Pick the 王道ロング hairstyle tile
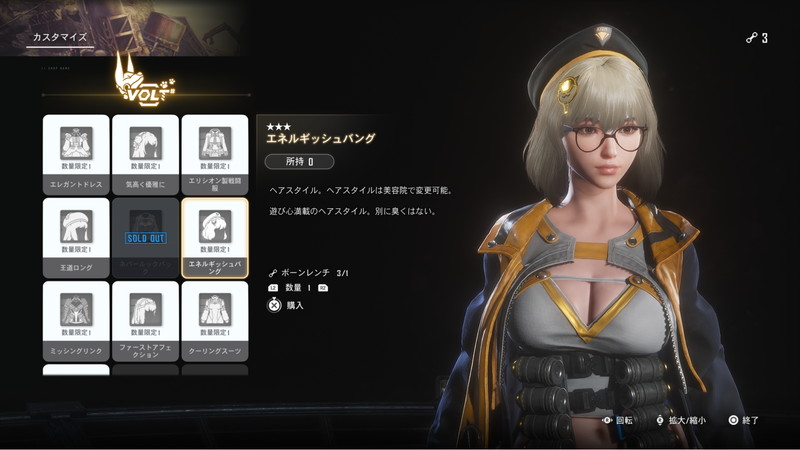This screenshot has height=450, width=800. point(76,237)
